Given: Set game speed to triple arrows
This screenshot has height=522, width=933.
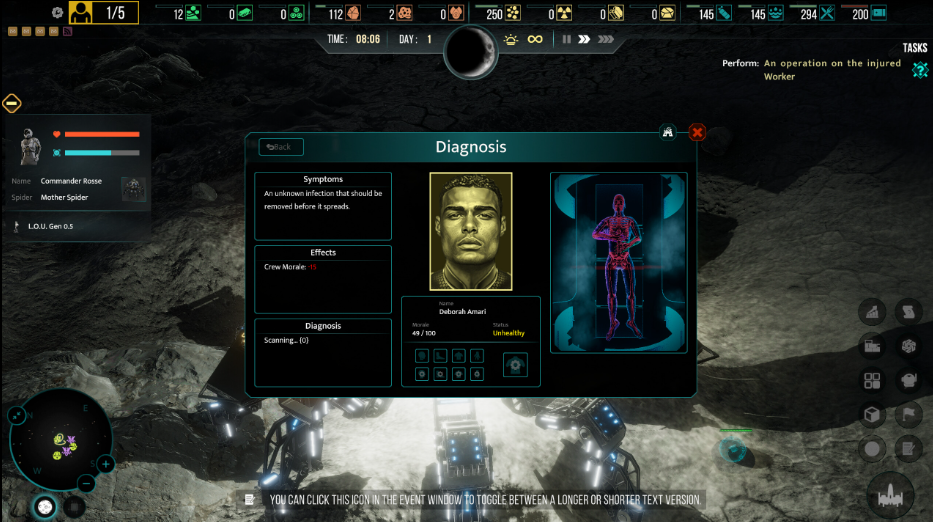Looking at the screenshot, I should [606, 39].
